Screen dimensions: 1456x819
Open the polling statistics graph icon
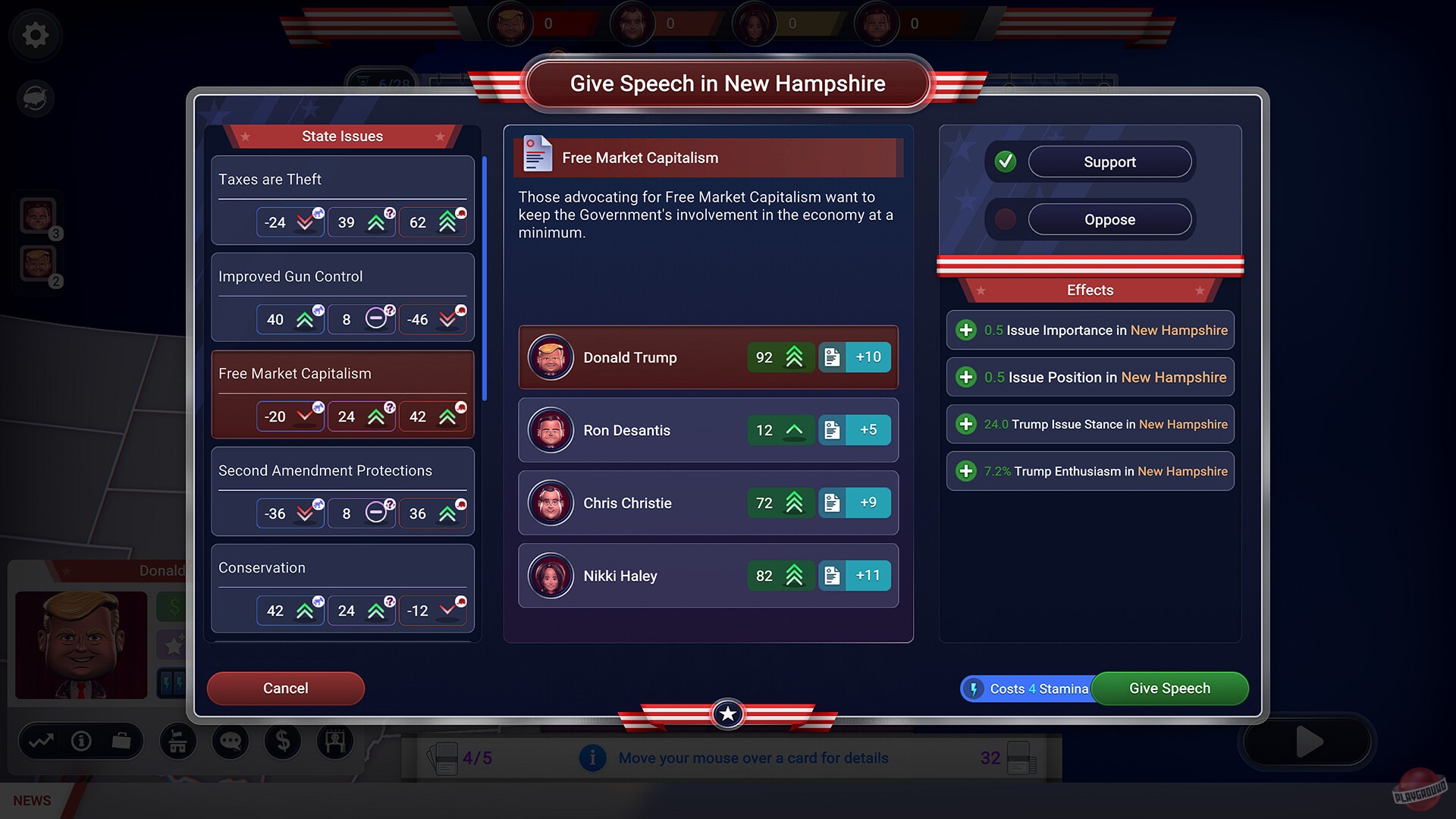[x=42, y=742]
